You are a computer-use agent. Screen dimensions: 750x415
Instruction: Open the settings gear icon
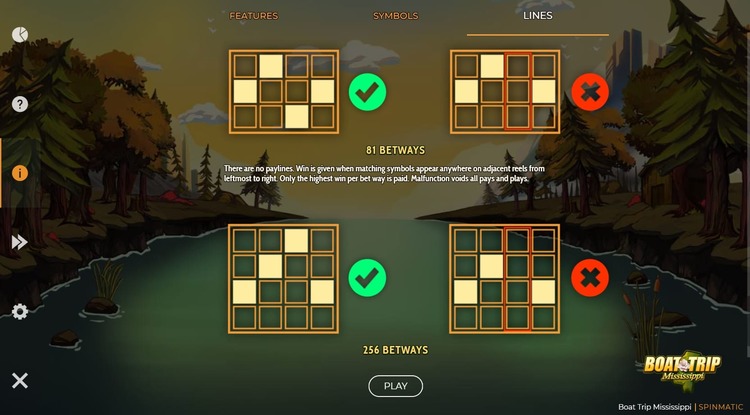(20, 311)
